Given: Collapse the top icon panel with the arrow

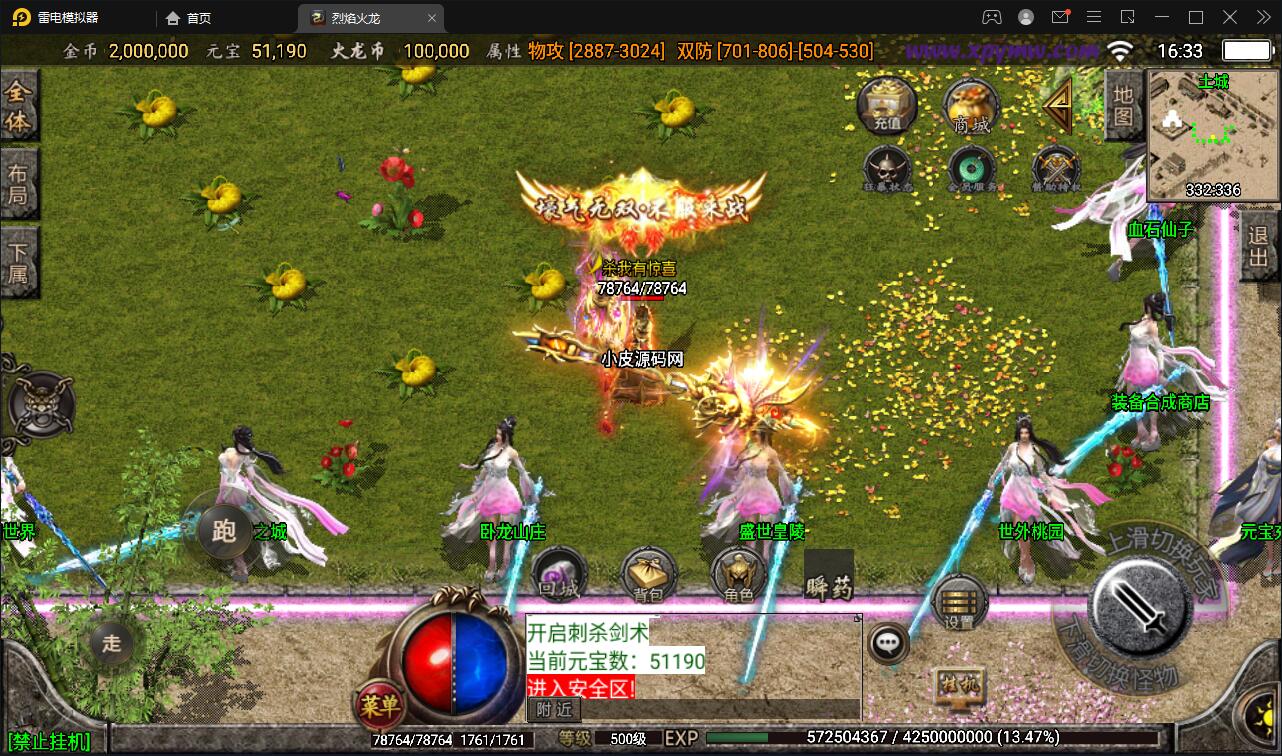Looking at the screenshot, I should (1057, 102).
